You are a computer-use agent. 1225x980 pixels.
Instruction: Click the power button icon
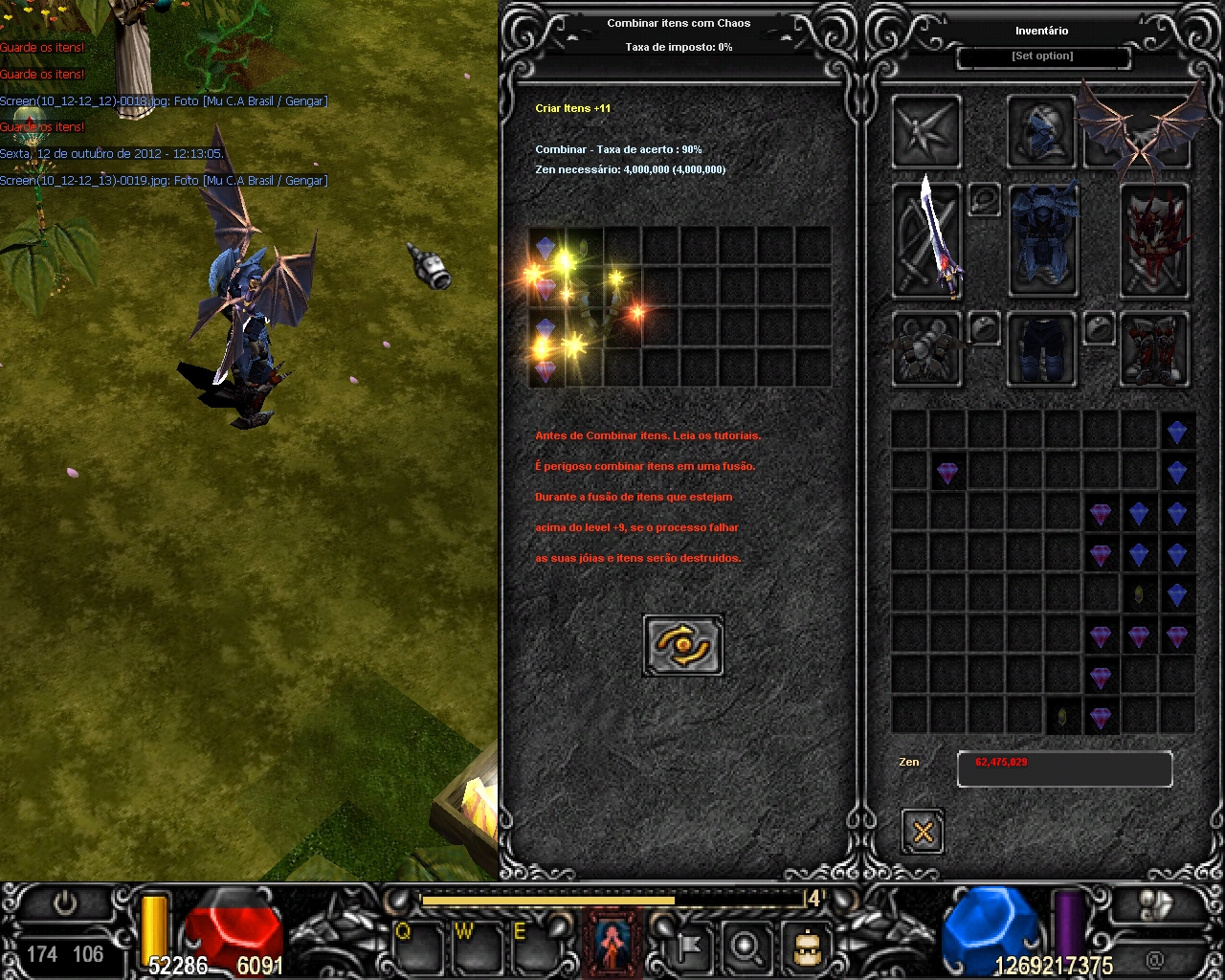[x=65, y=902]
